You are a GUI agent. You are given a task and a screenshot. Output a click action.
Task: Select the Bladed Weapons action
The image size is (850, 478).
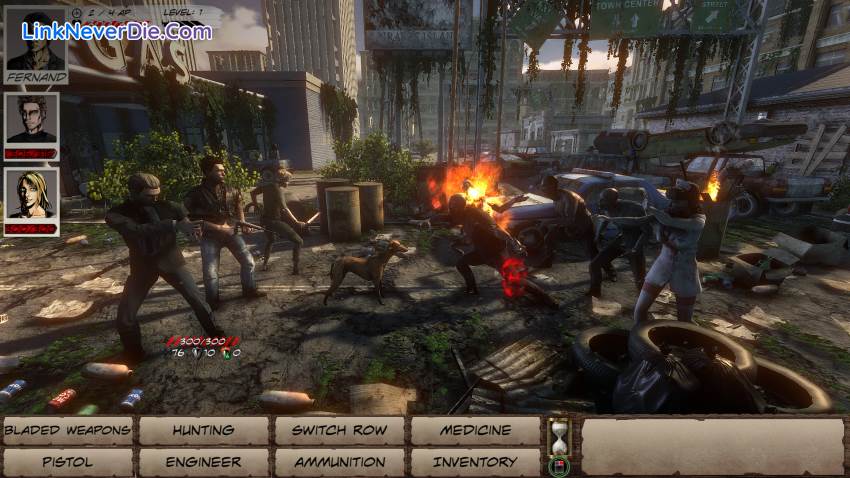coord(67,431)
